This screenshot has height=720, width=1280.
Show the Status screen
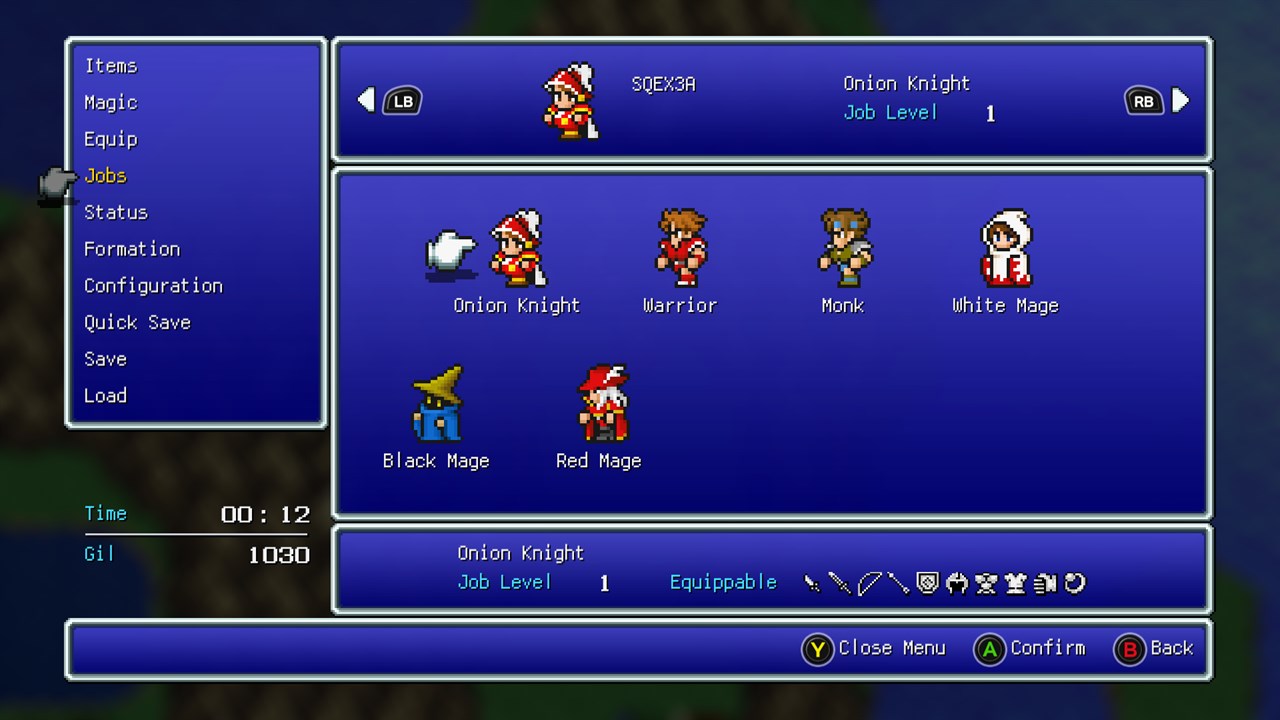point(116,212)
